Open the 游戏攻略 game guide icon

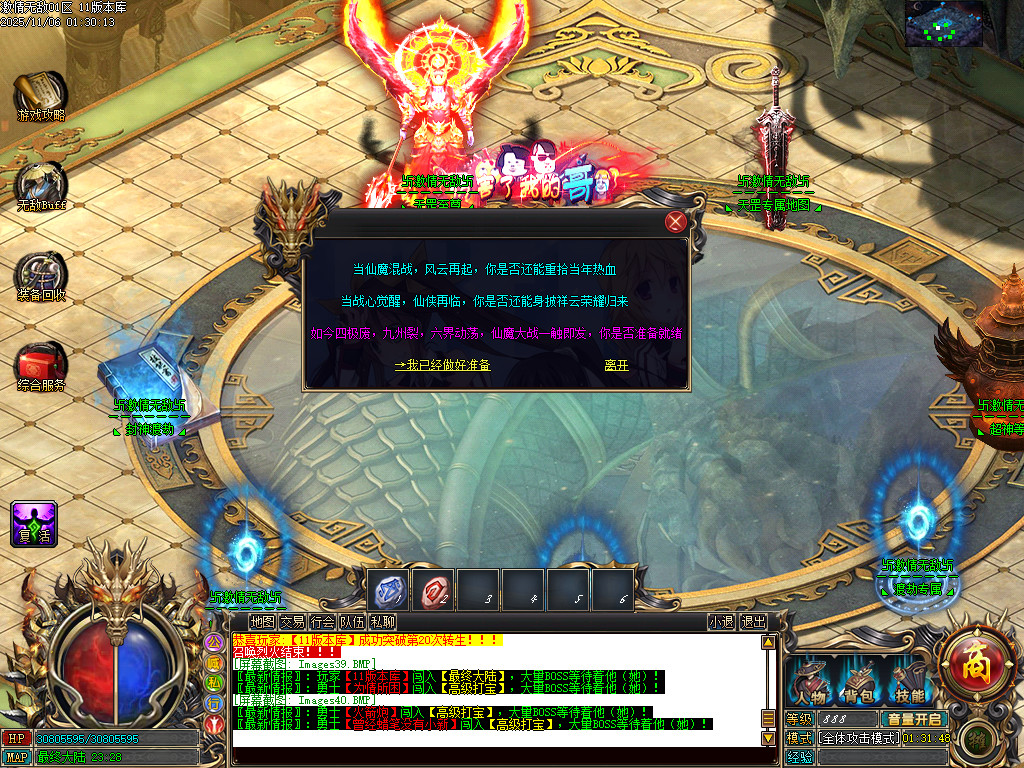40,95
